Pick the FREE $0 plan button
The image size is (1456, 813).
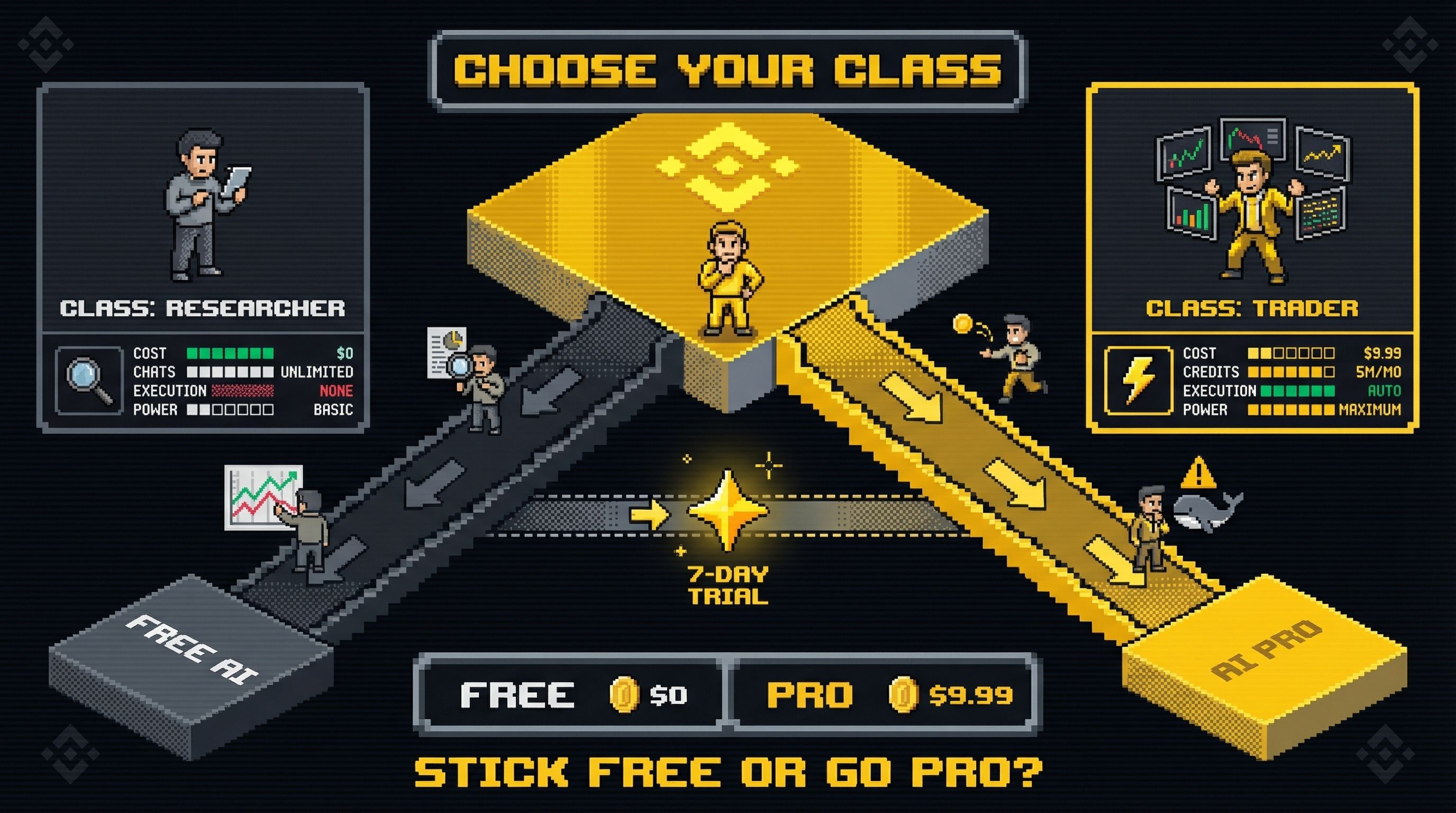click(x=571, y=694)
